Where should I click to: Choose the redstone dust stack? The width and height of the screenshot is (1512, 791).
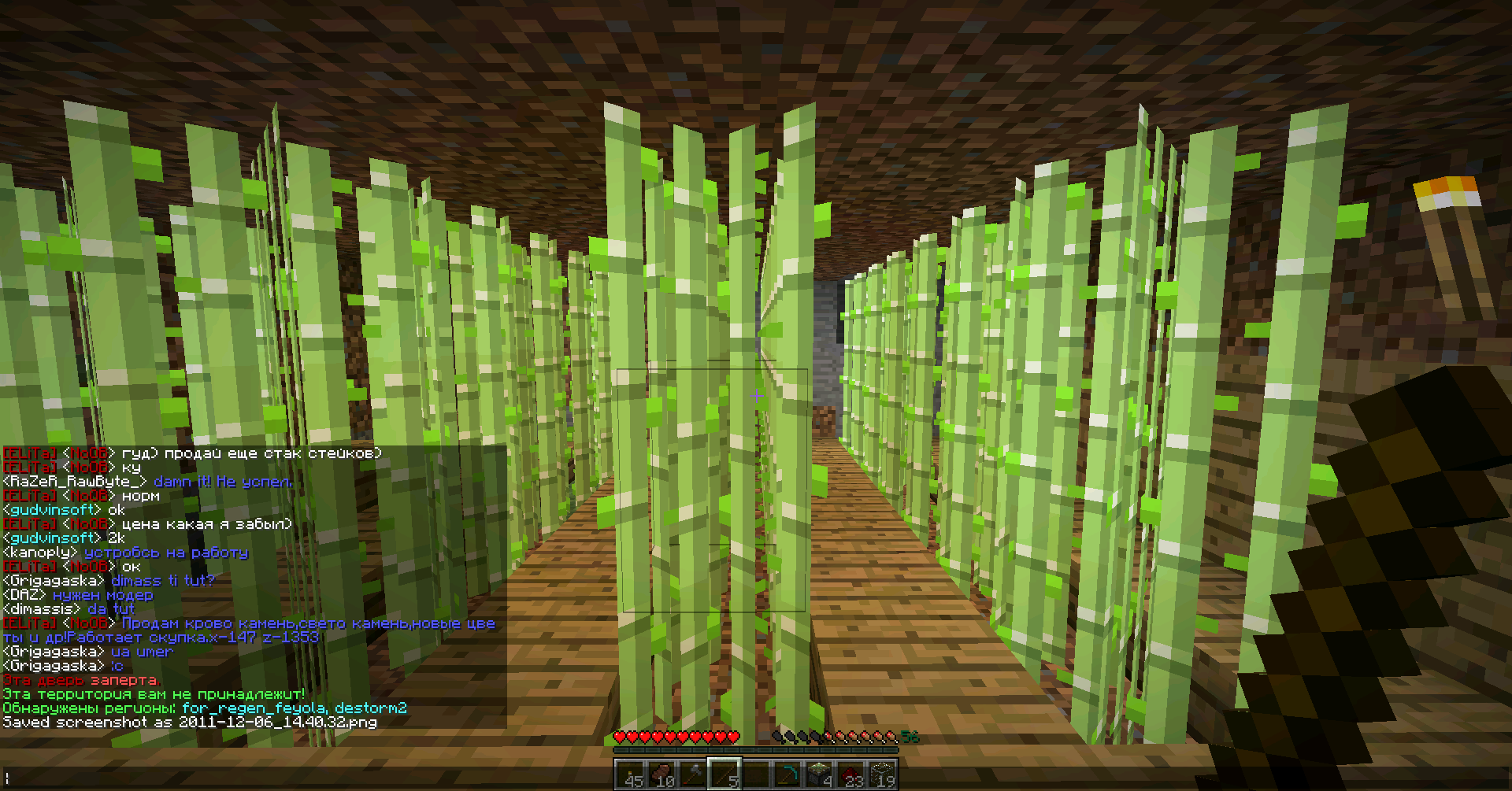pyautogui.click(x=850, y=774)
